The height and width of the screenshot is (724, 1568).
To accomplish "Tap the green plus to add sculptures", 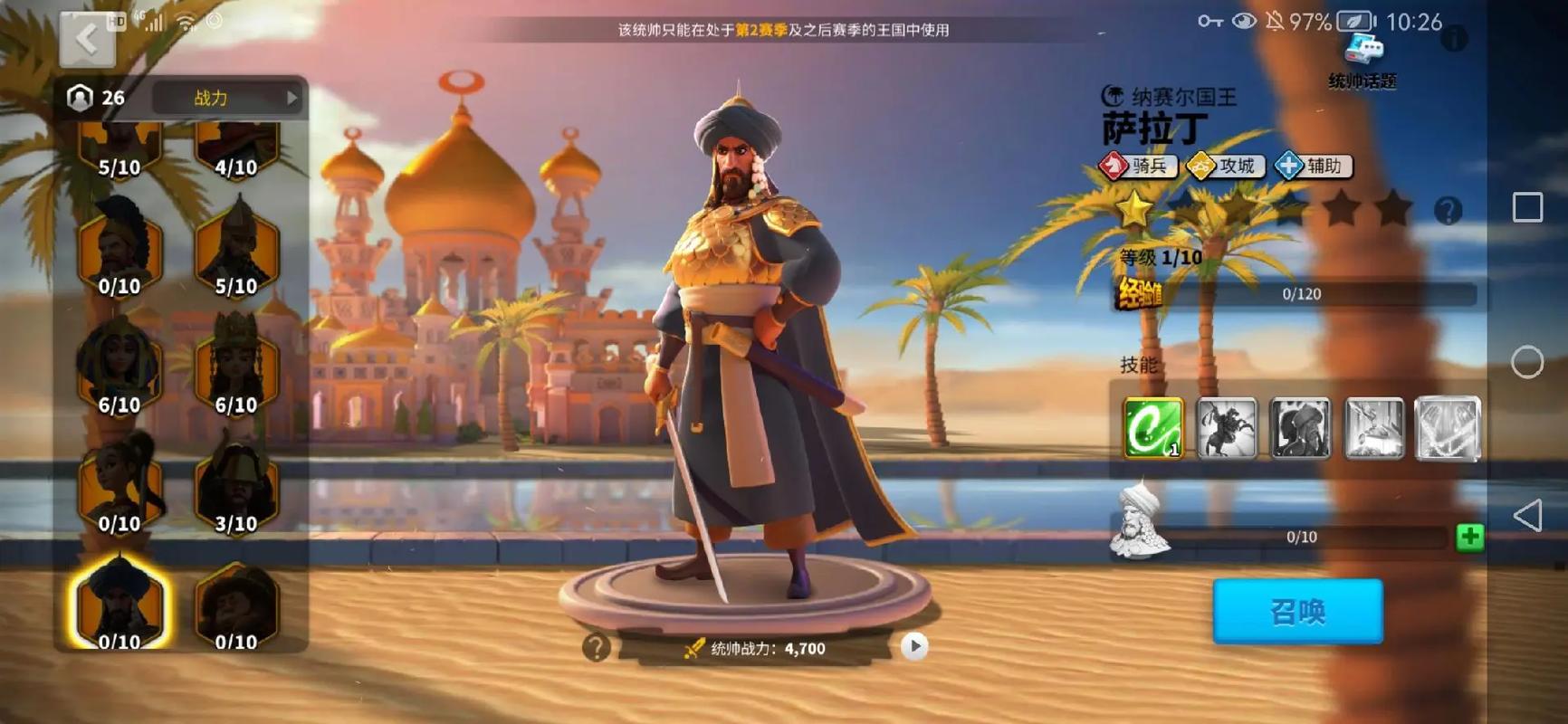I will [x=1469, y=536].
